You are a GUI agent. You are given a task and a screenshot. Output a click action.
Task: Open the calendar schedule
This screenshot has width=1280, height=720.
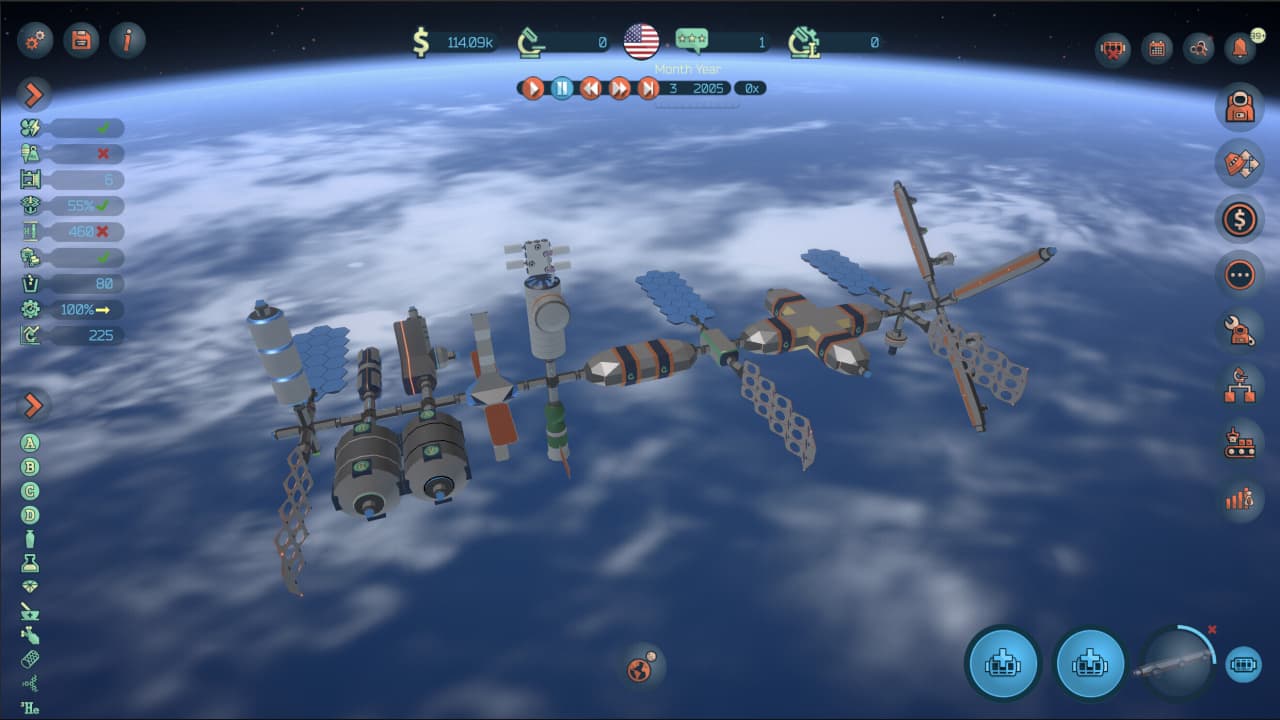click(x=1157, y=48)
